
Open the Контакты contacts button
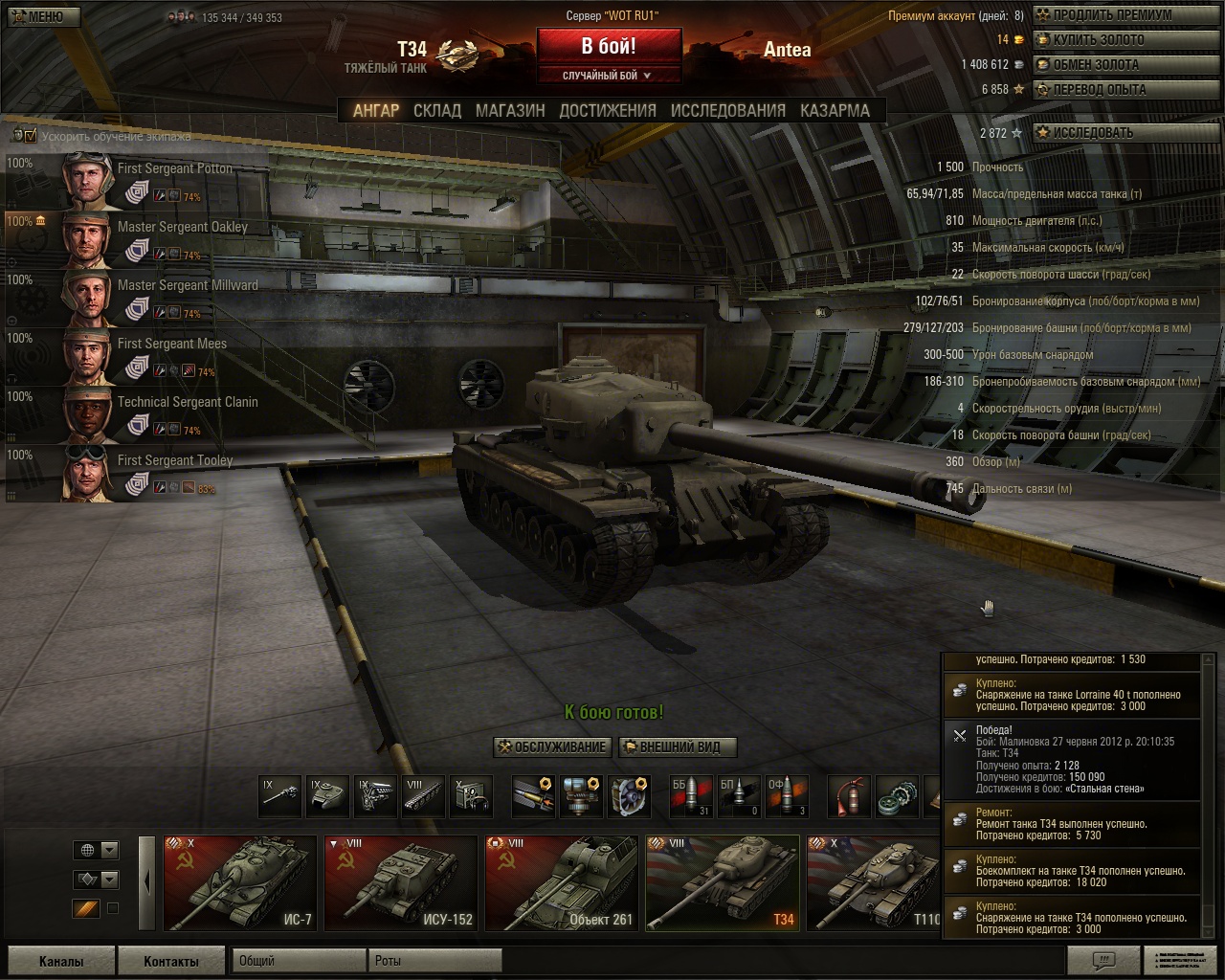(171, 961)
